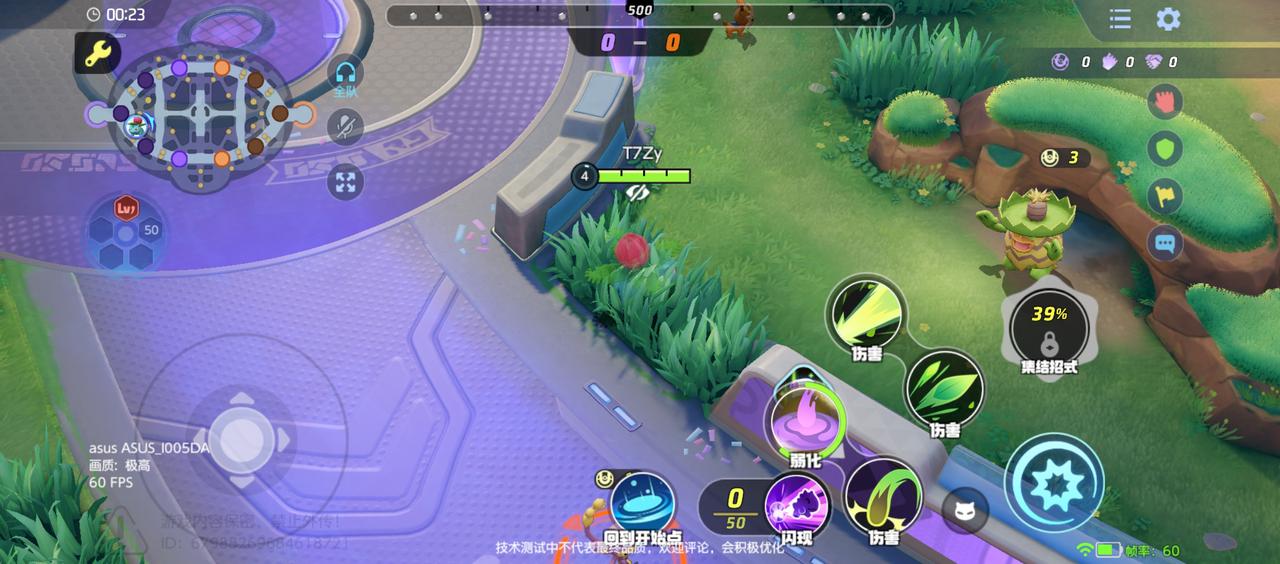Tap the Lv1 held-item hexagon panel
This screenshot has width=1280, height=564.
click(x=126, y=232)
